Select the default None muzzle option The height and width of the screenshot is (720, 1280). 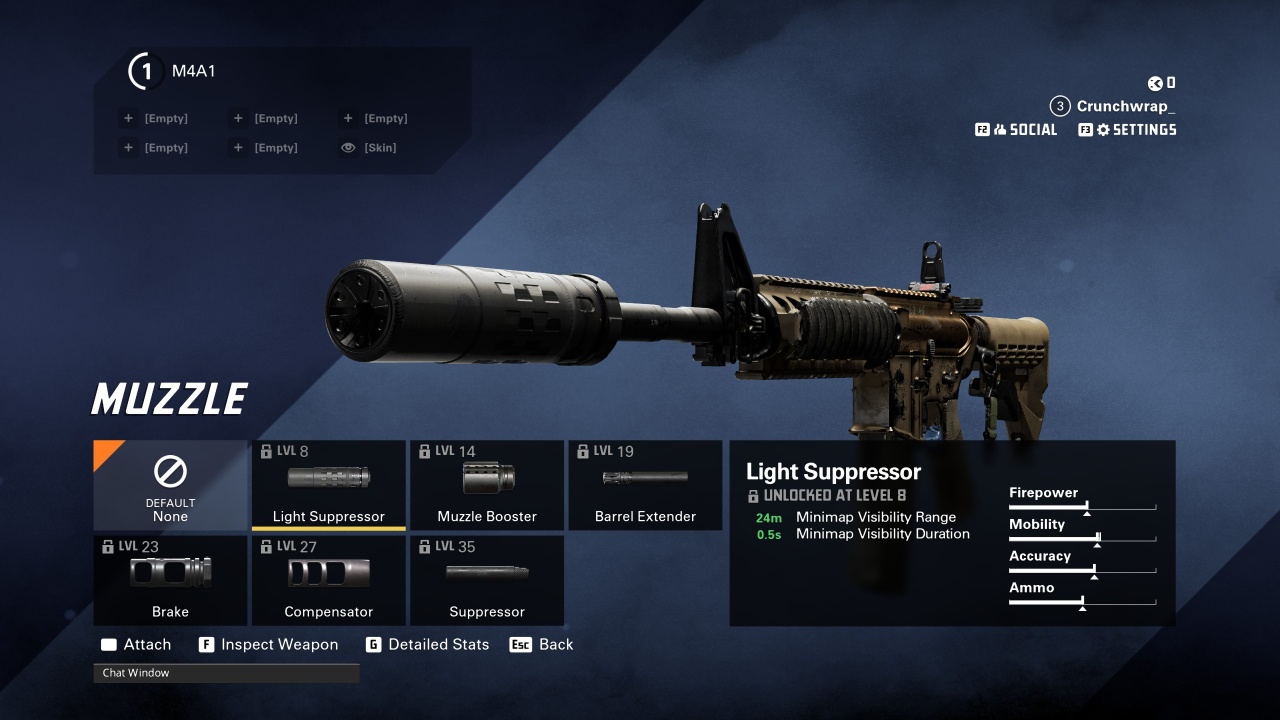pyautogui.click(x=170, y=485)
